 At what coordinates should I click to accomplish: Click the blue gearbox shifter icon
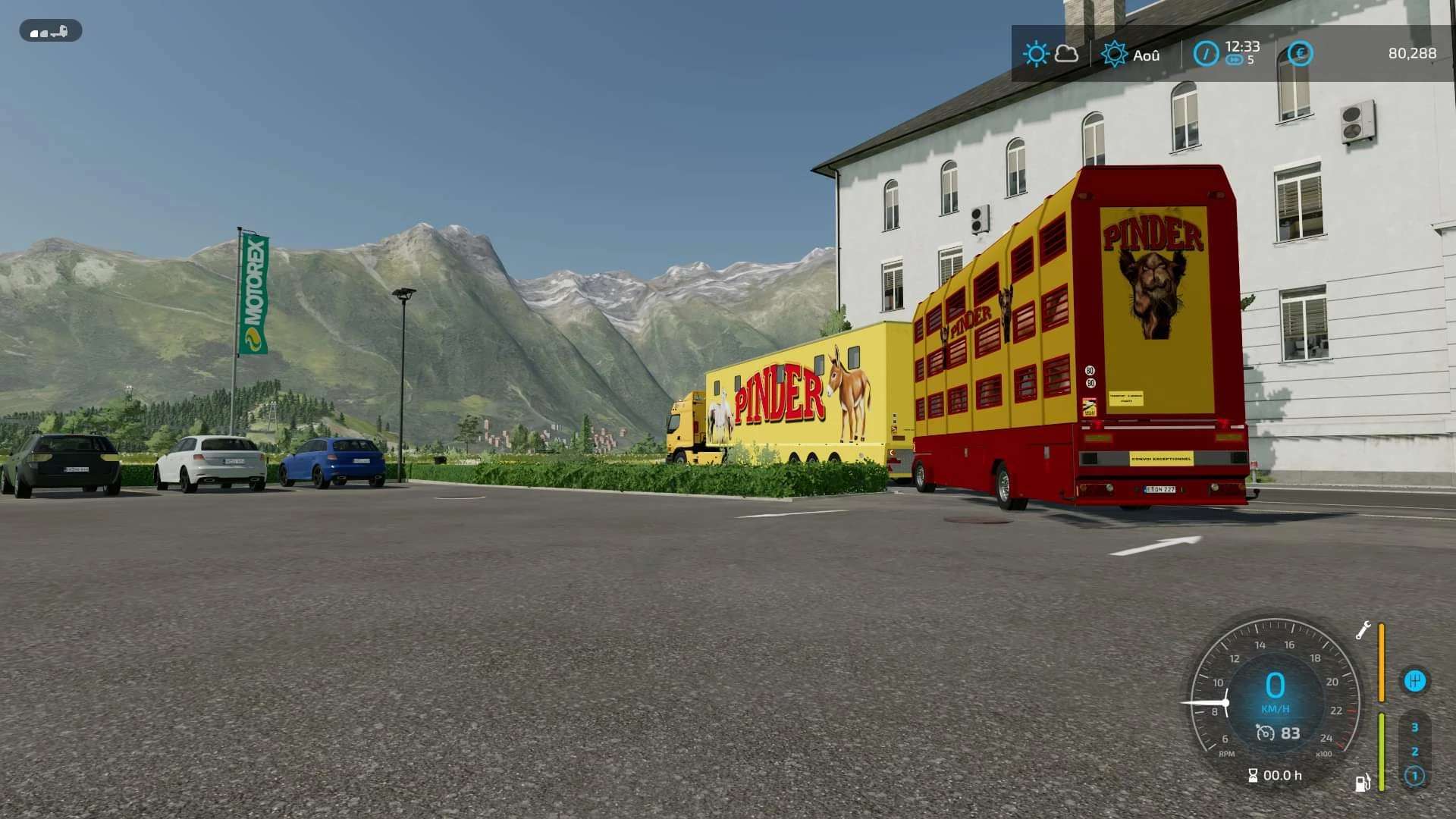1414,681
